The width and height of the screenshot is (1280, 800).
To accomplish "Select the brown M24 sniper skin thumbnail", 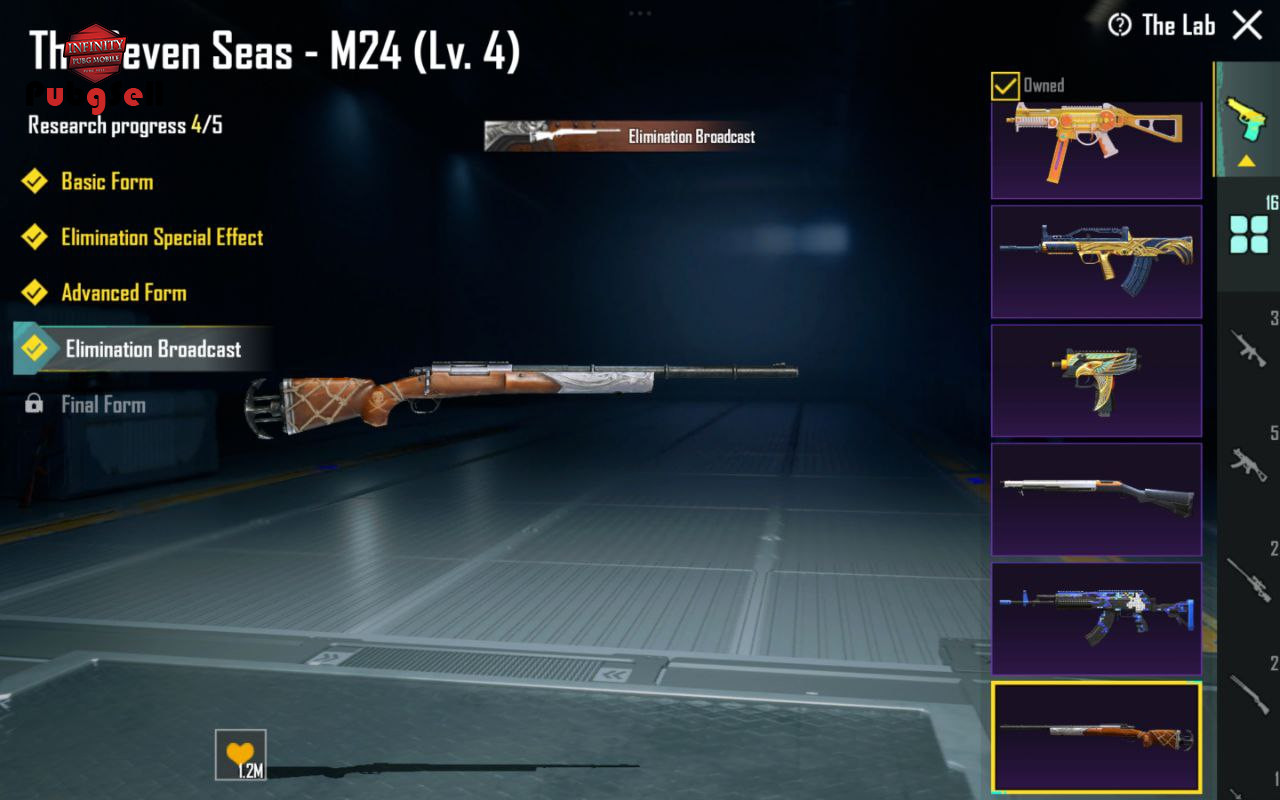I will [x=1096, y=737].
